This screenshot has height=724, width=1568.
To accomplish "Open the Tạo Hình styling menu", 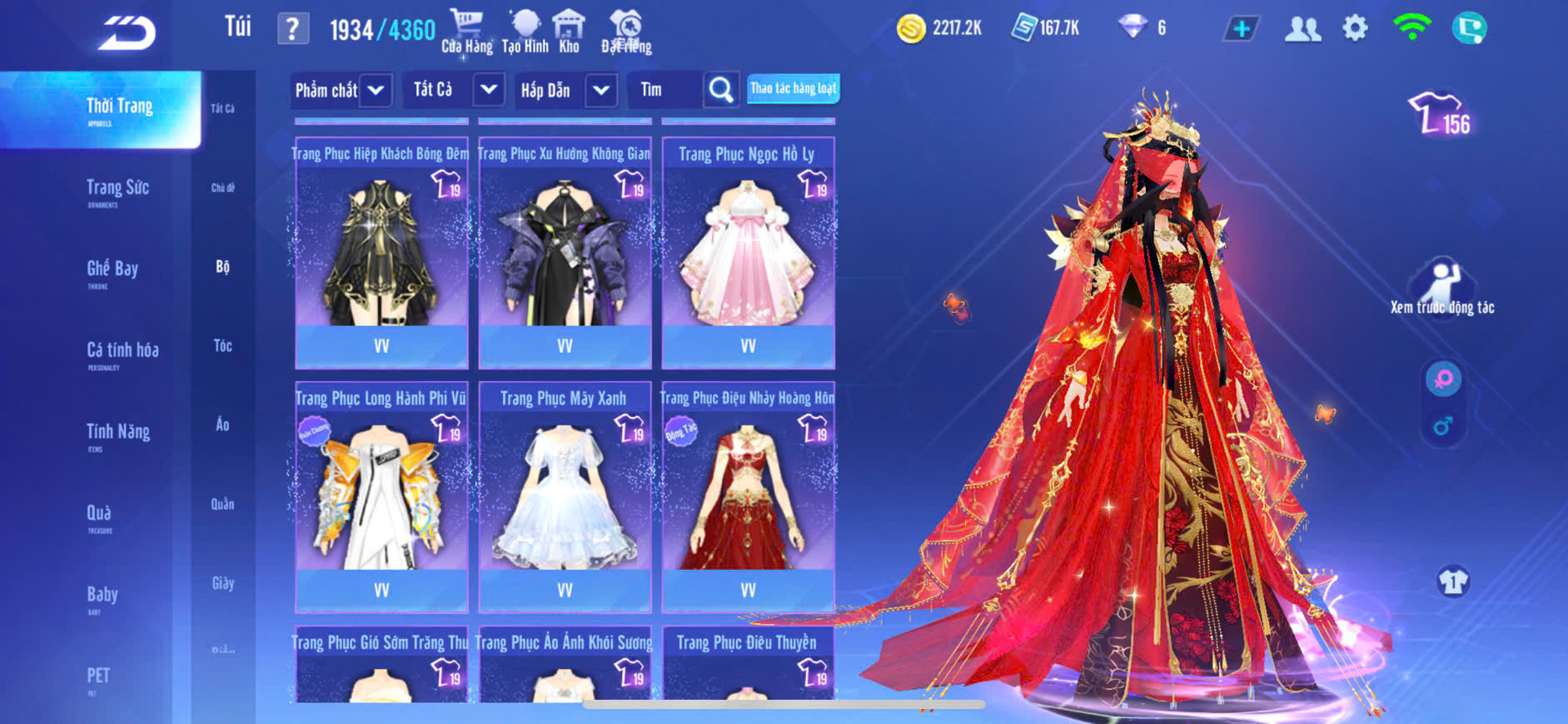I will coord(525,31).
